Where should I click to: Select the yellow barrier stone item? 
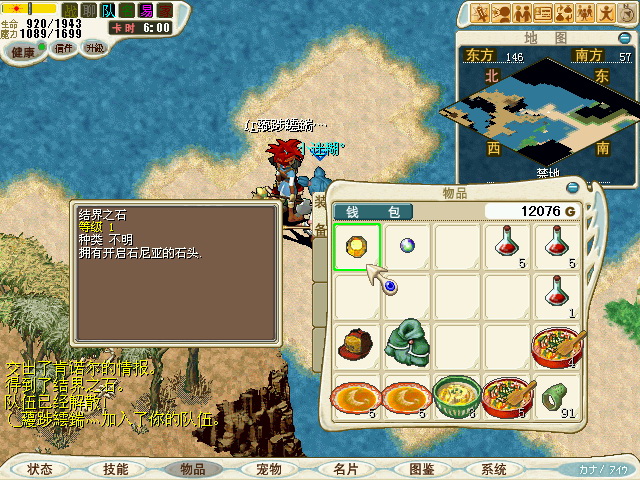pos(356,248)
